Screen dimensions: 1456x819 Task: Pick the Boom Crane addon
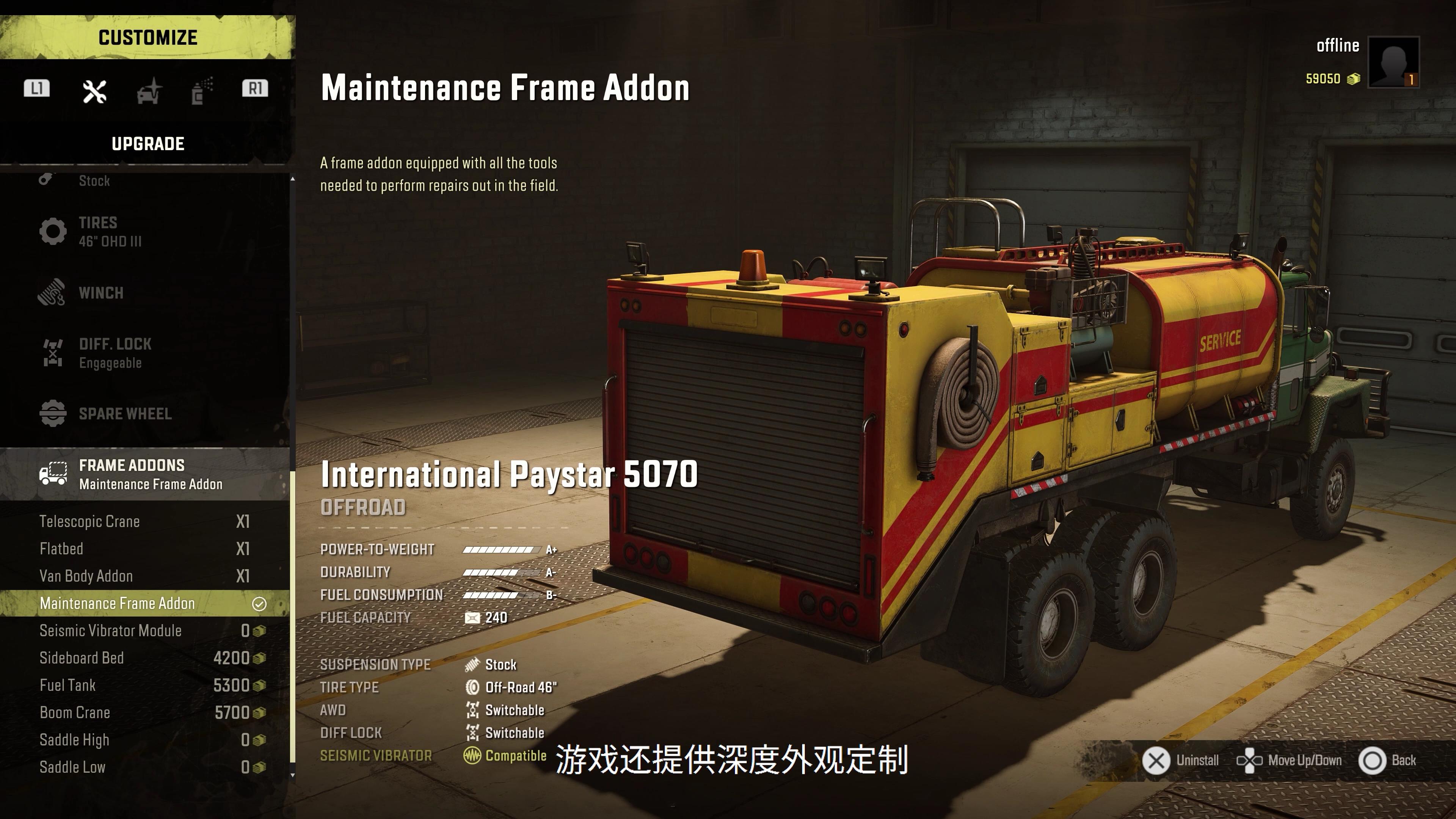click(x=145, y=713)
